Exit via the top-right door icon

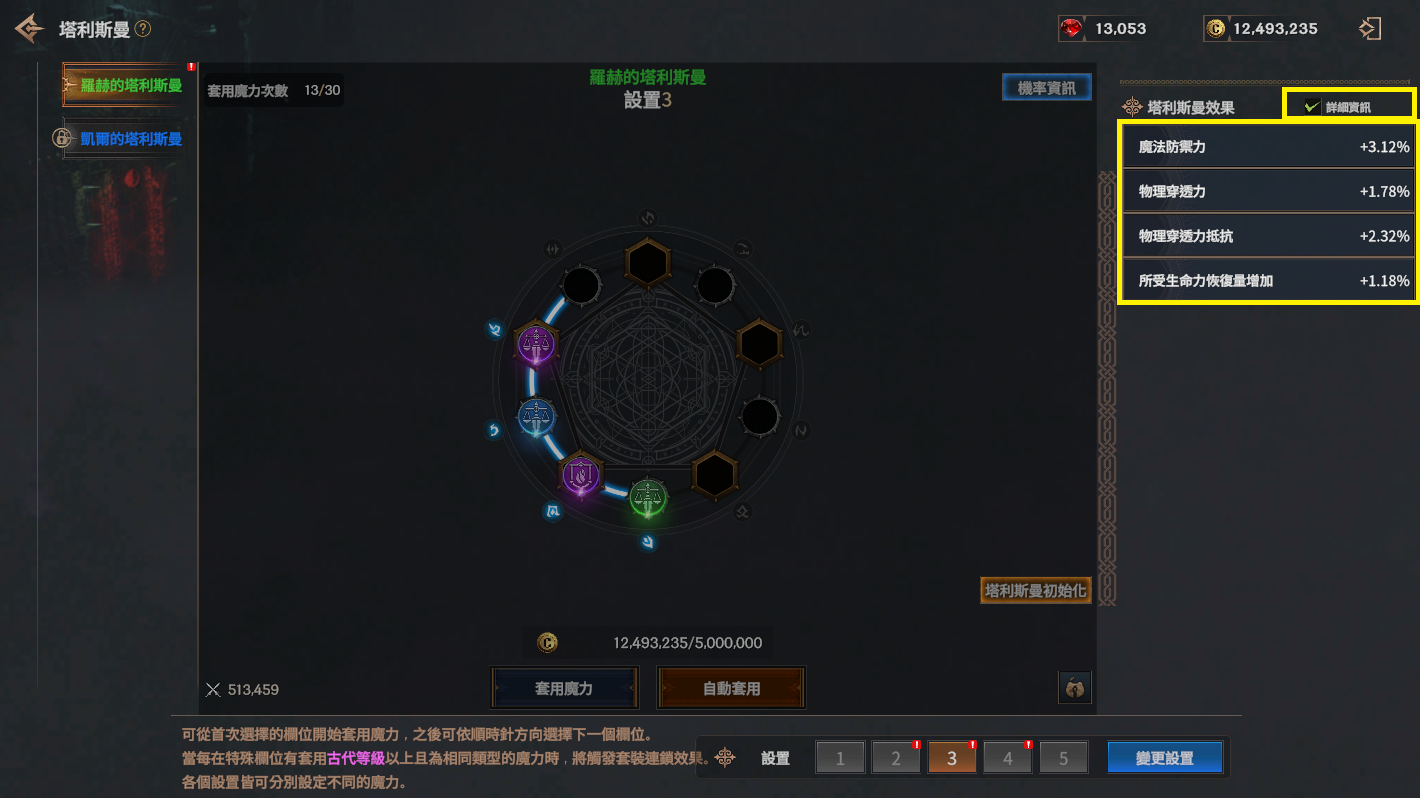[x=1370, y=29]
